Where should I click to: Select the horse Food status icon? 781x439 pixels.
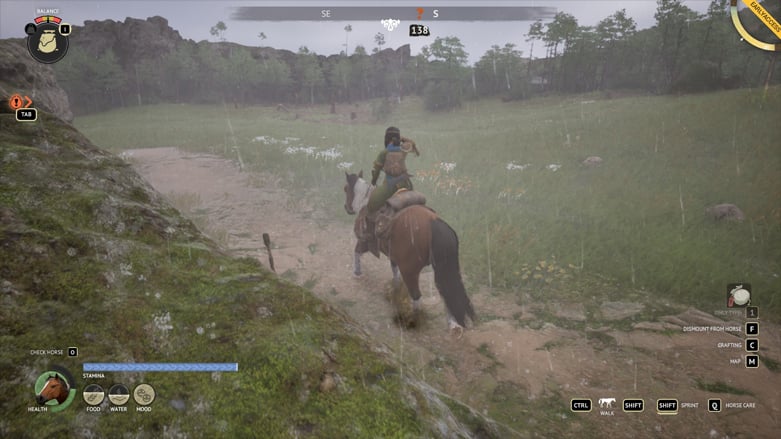[94, 394]
